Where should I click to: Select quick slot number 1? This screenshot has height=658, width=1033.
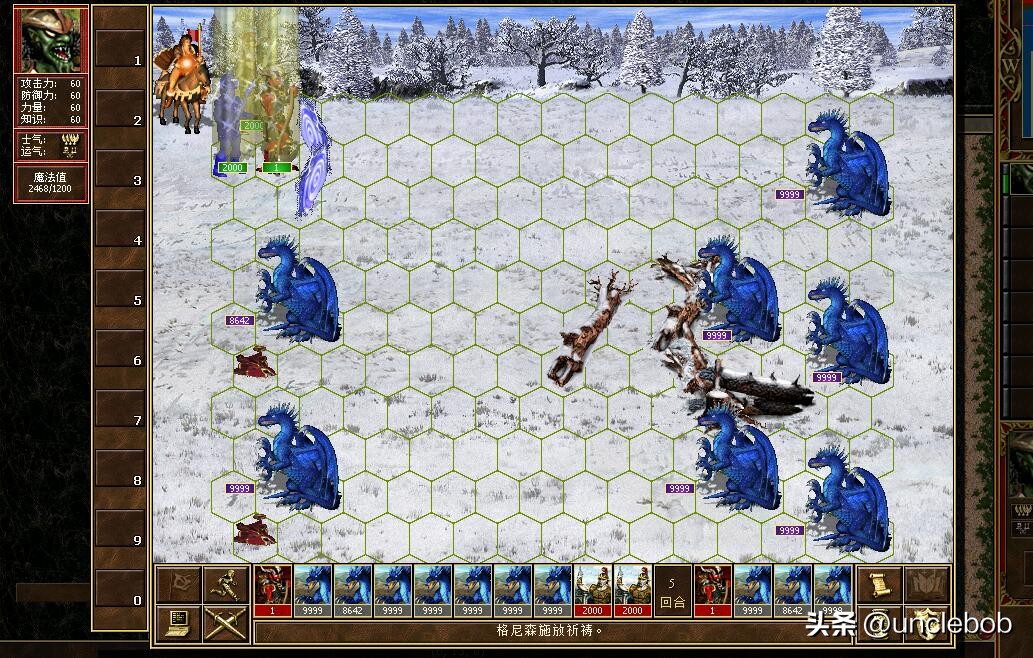(119, 60)
